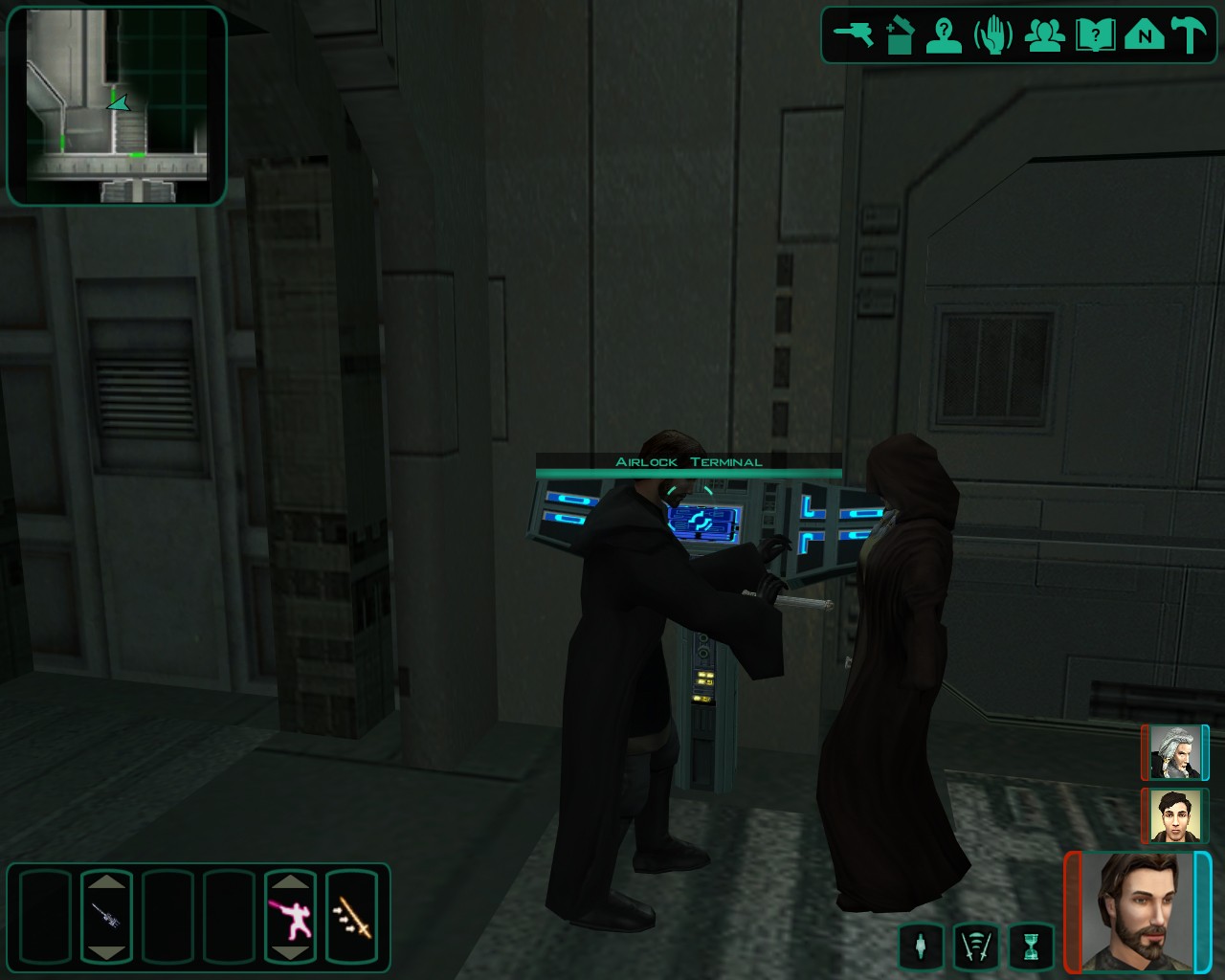This screenshot has width=1225, height=980.
Task: Click the minimap
Action: click(117, 105)
